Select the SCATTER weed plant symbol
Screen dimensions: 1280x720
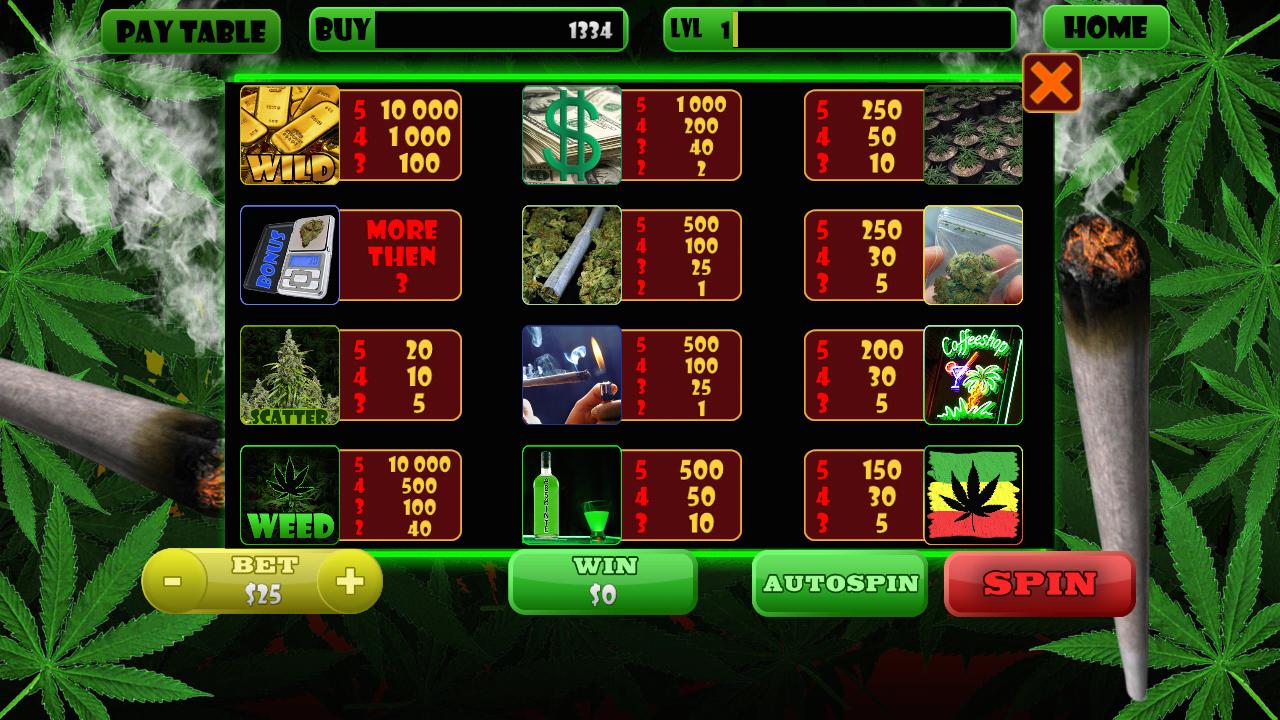coord(288,375)
